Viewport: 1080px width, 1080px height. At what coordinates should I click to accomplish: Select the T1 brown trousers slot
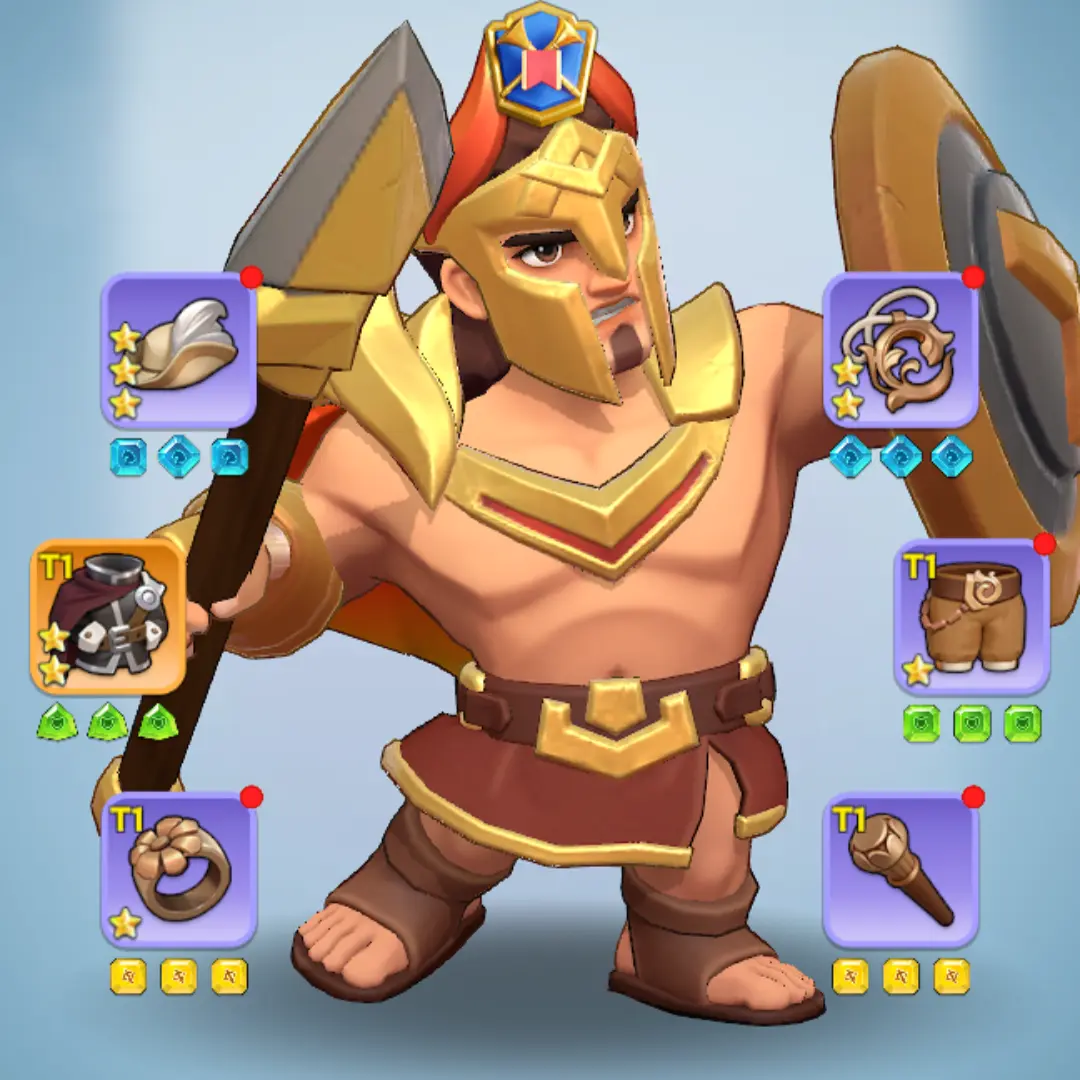point(971,617)
